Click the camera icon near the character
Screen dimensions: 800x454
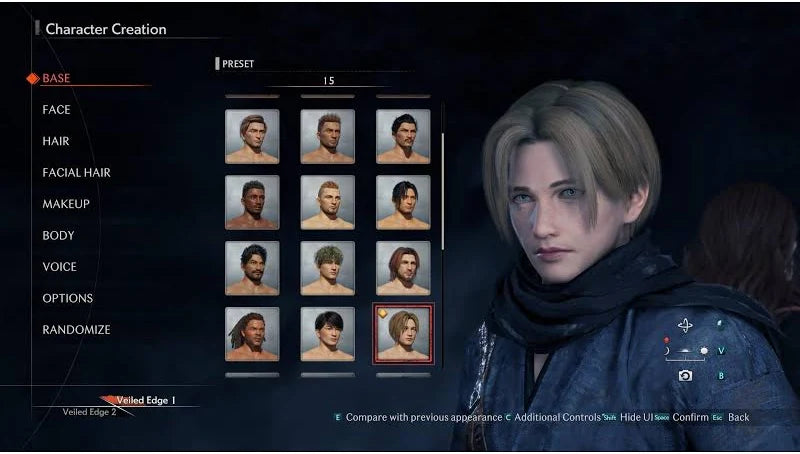(x=685, y=375)
